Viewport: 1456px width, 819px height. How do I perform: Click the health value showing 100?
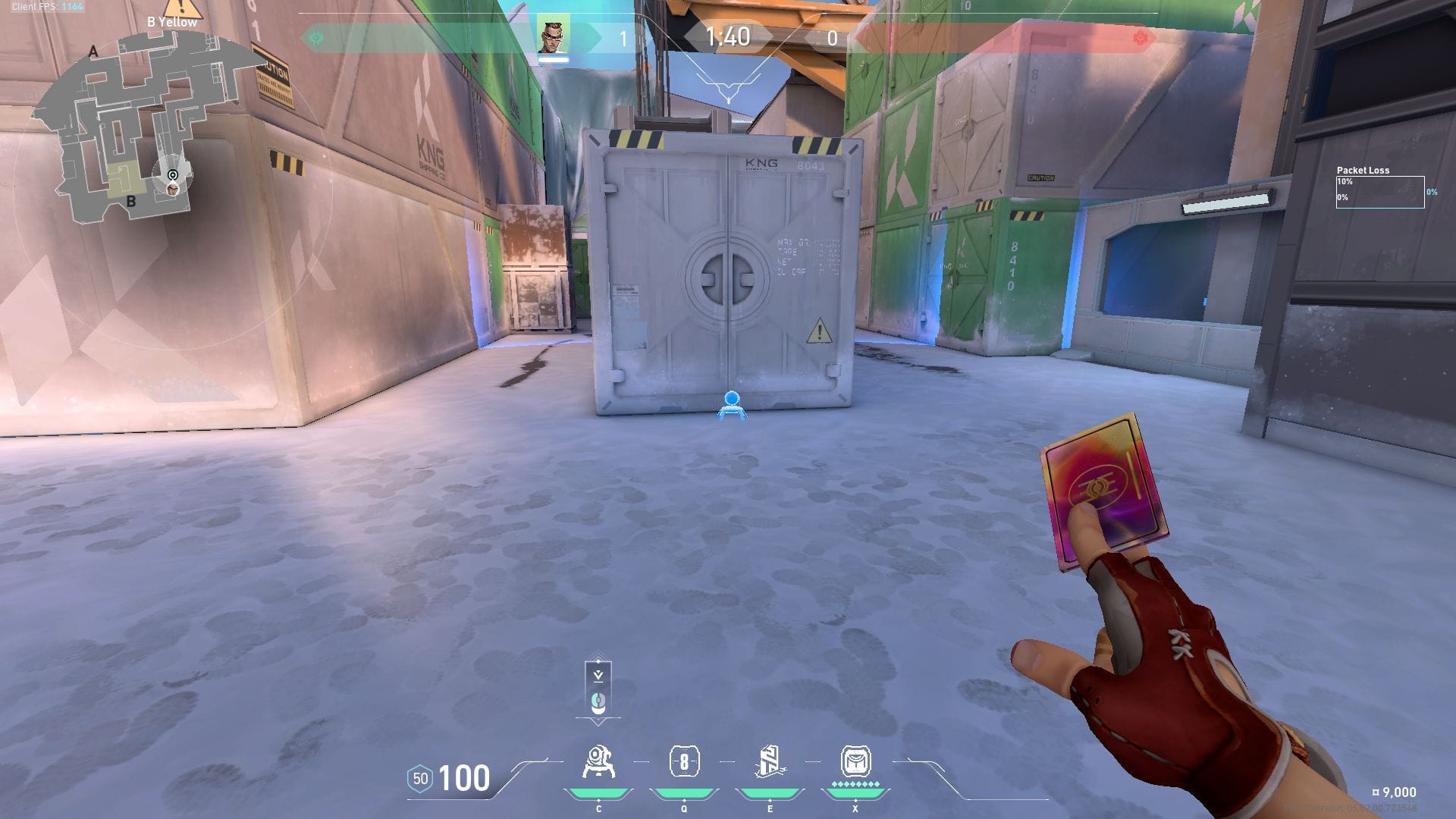point(466,777)
